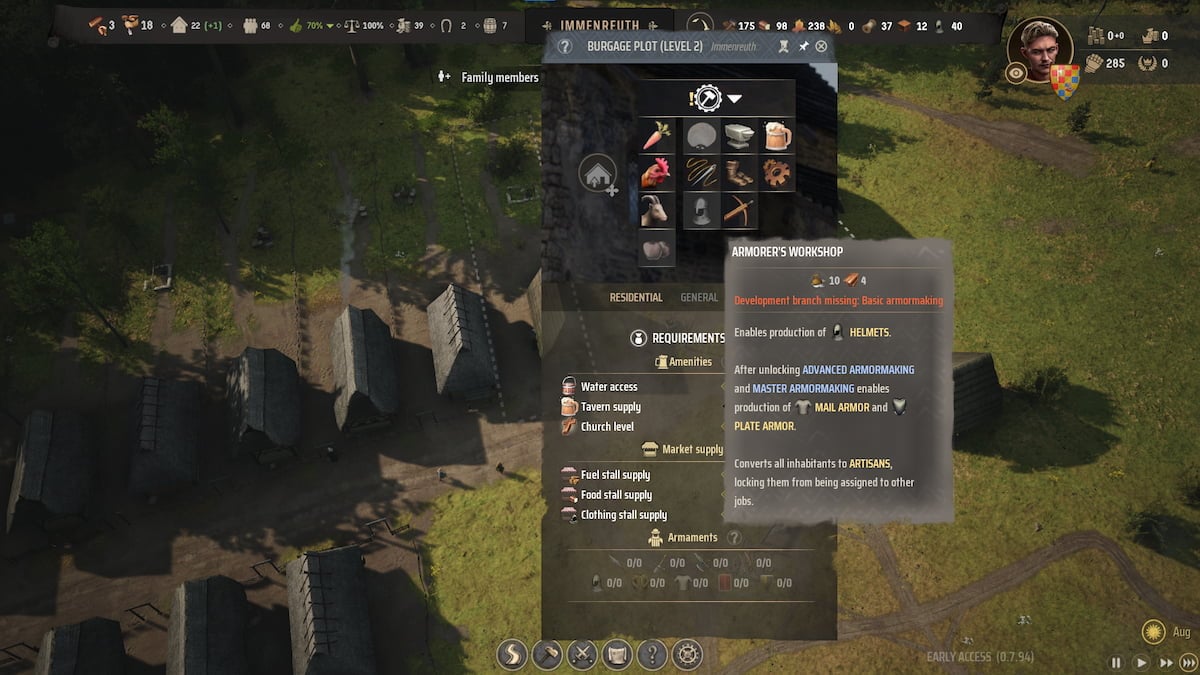The image size is (1200, 675).
Task: Pin the Burgage Plot panel
Action: [803, 46]
